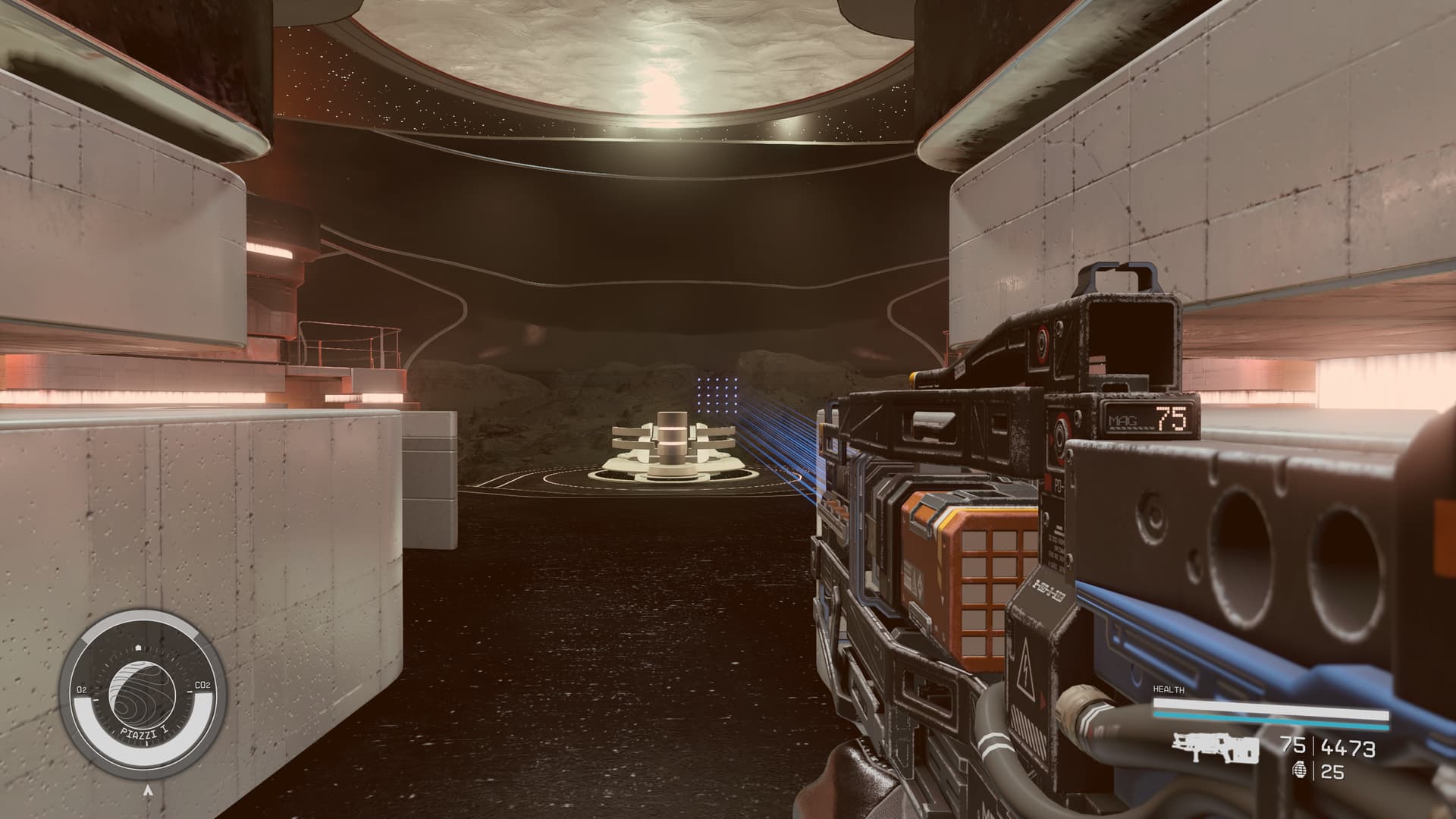Select the equipped weapon silhouette icon

point(1215,747)
